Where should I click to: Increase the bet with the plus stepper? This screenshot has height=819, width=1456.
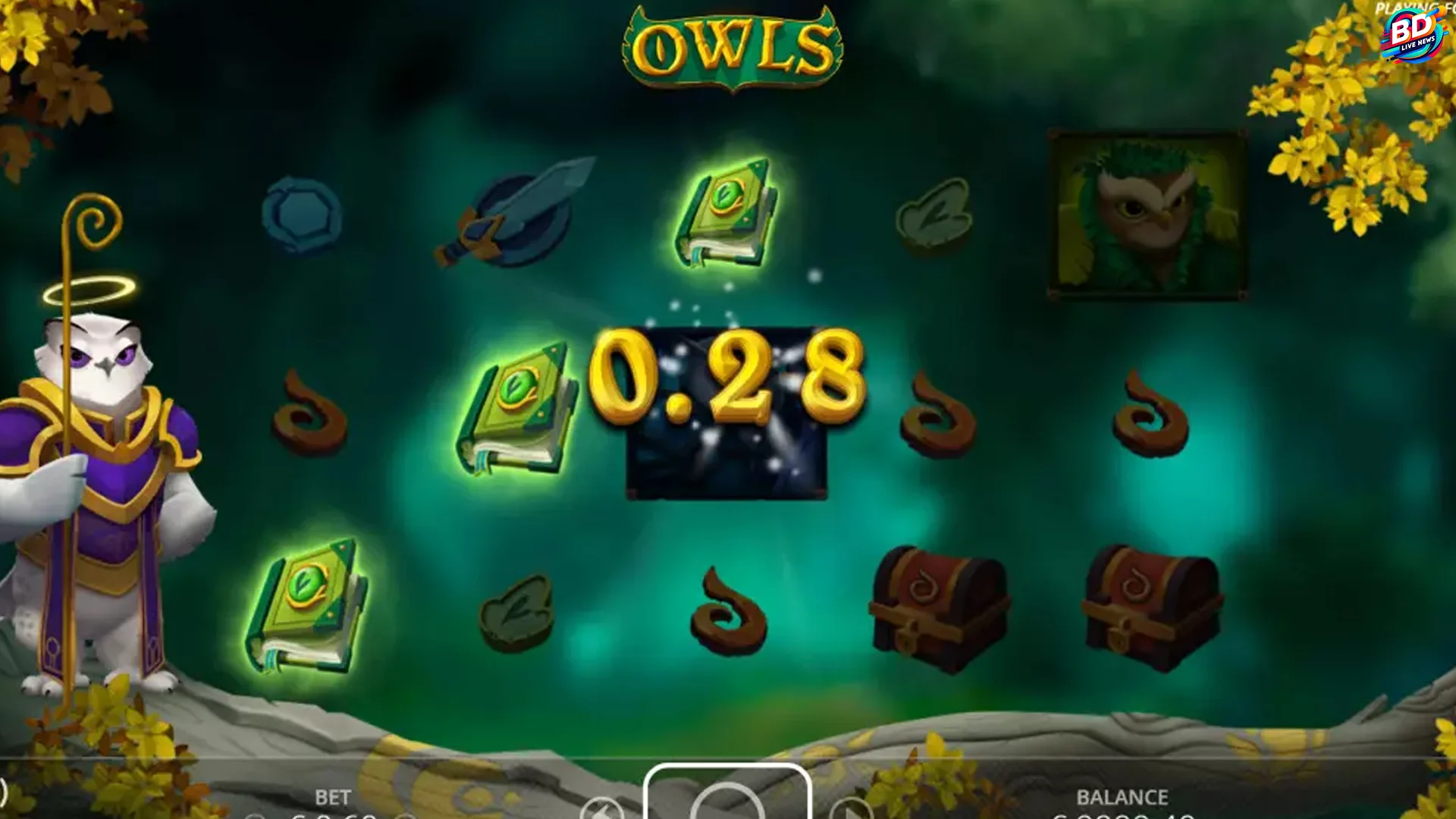click(x=407, y=816)
